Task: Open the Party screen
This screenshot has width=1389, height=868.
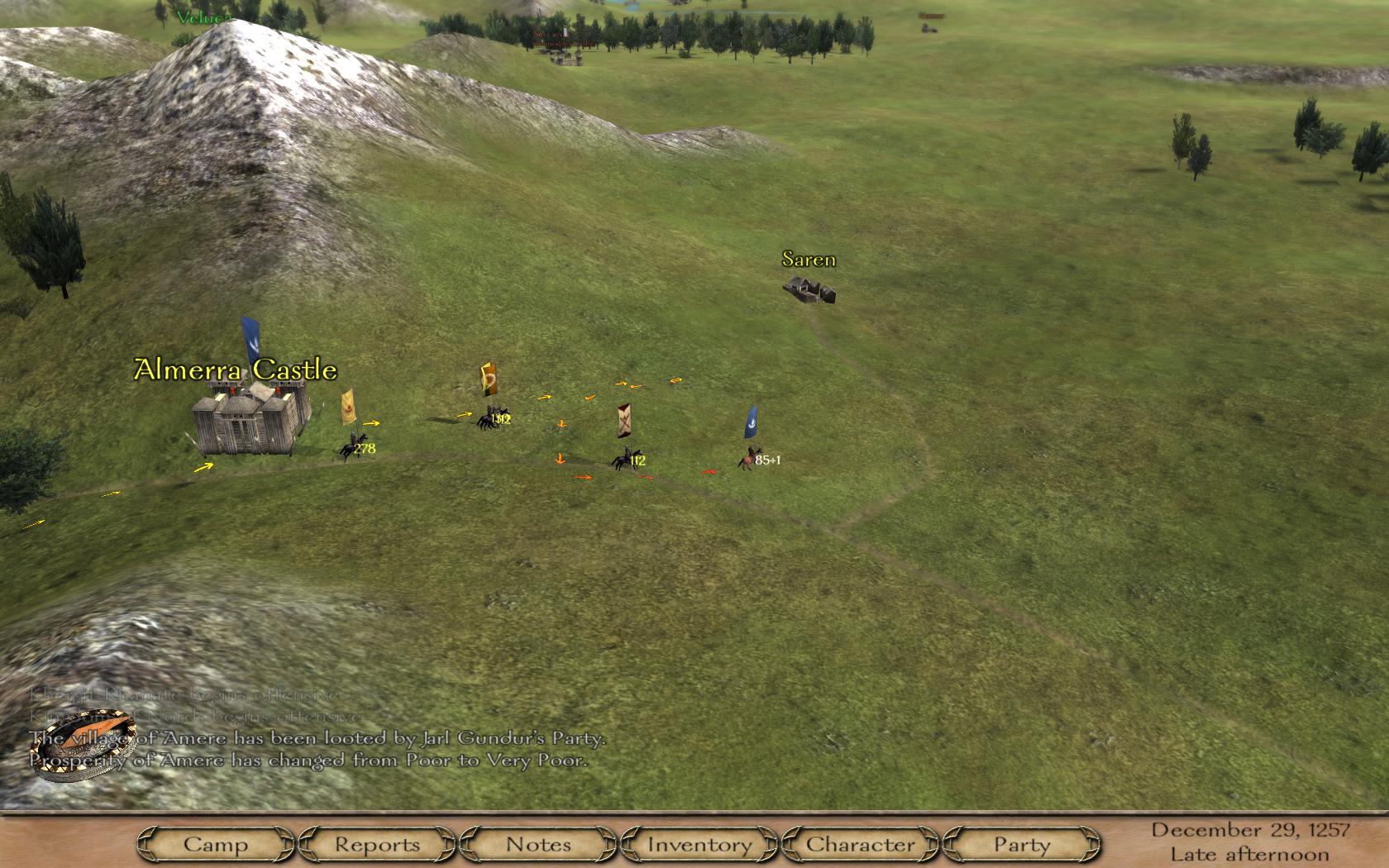Action: 1022,844
